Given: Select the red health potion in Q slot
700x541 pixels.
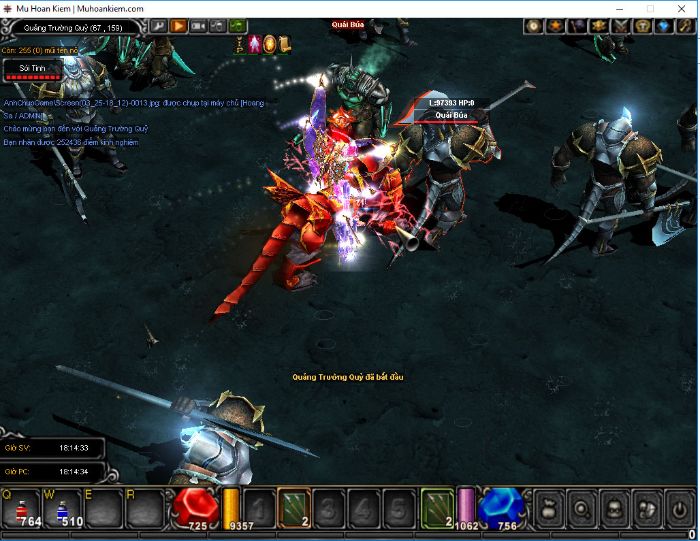Looking at the screenshot, I should point(23,510).
